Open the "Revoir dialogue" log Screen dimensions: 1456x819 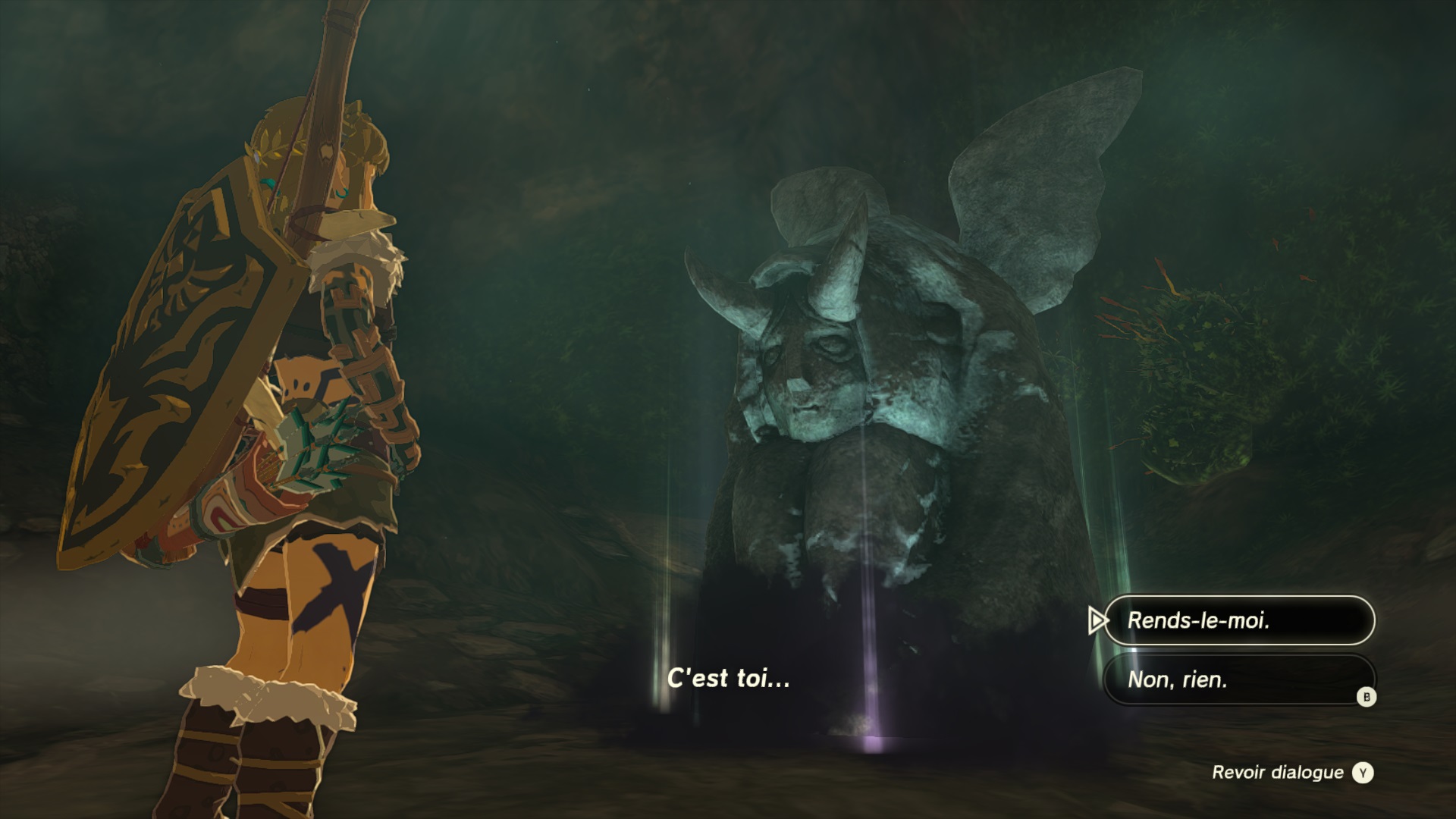click(1291, 773)
